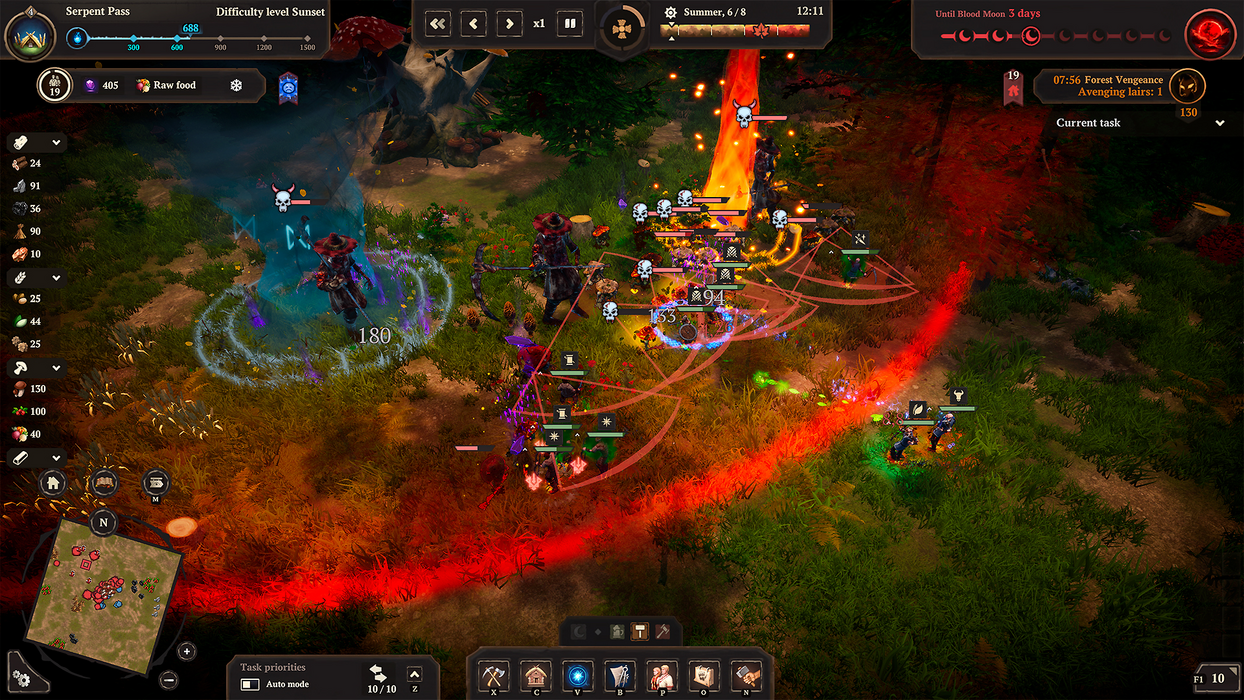This screenshot has width=1244, height=700.
Task: Zoom out the minimap with minus button
Action: click(x=167, y=680)
